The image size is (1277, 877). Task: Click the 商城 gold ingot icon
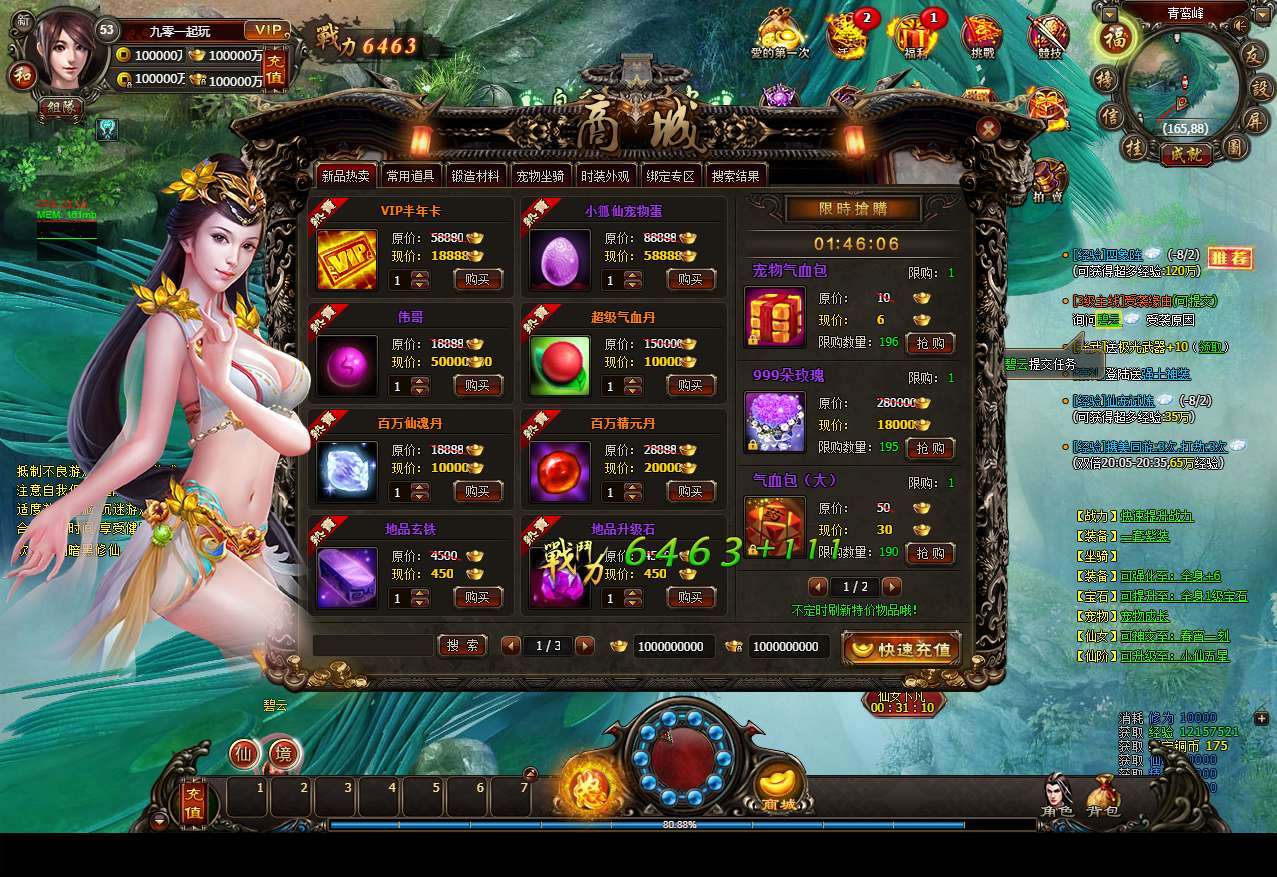click(x=779, y=788)
